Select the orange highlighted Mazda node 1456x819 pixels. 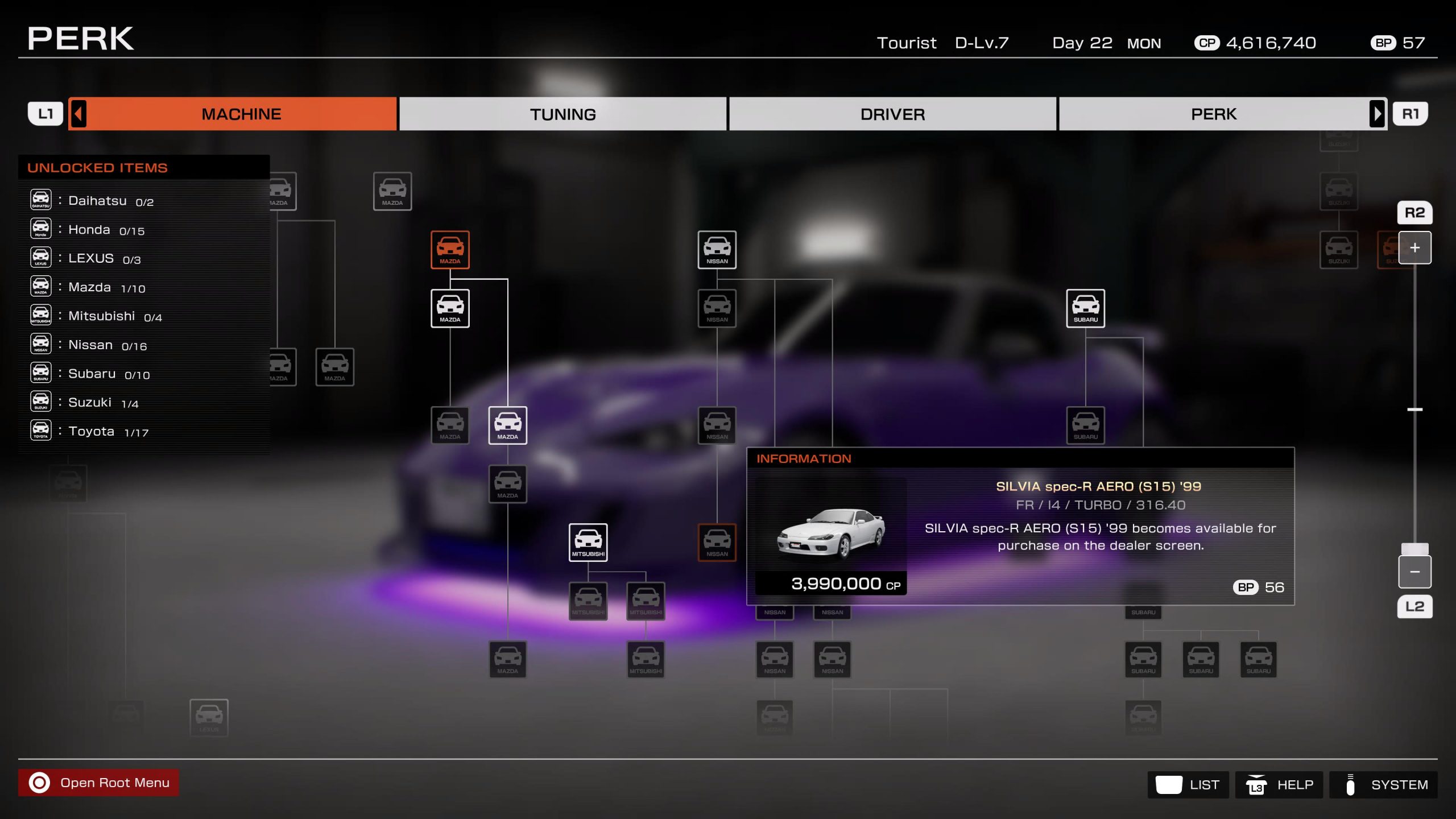coord(450,250)
